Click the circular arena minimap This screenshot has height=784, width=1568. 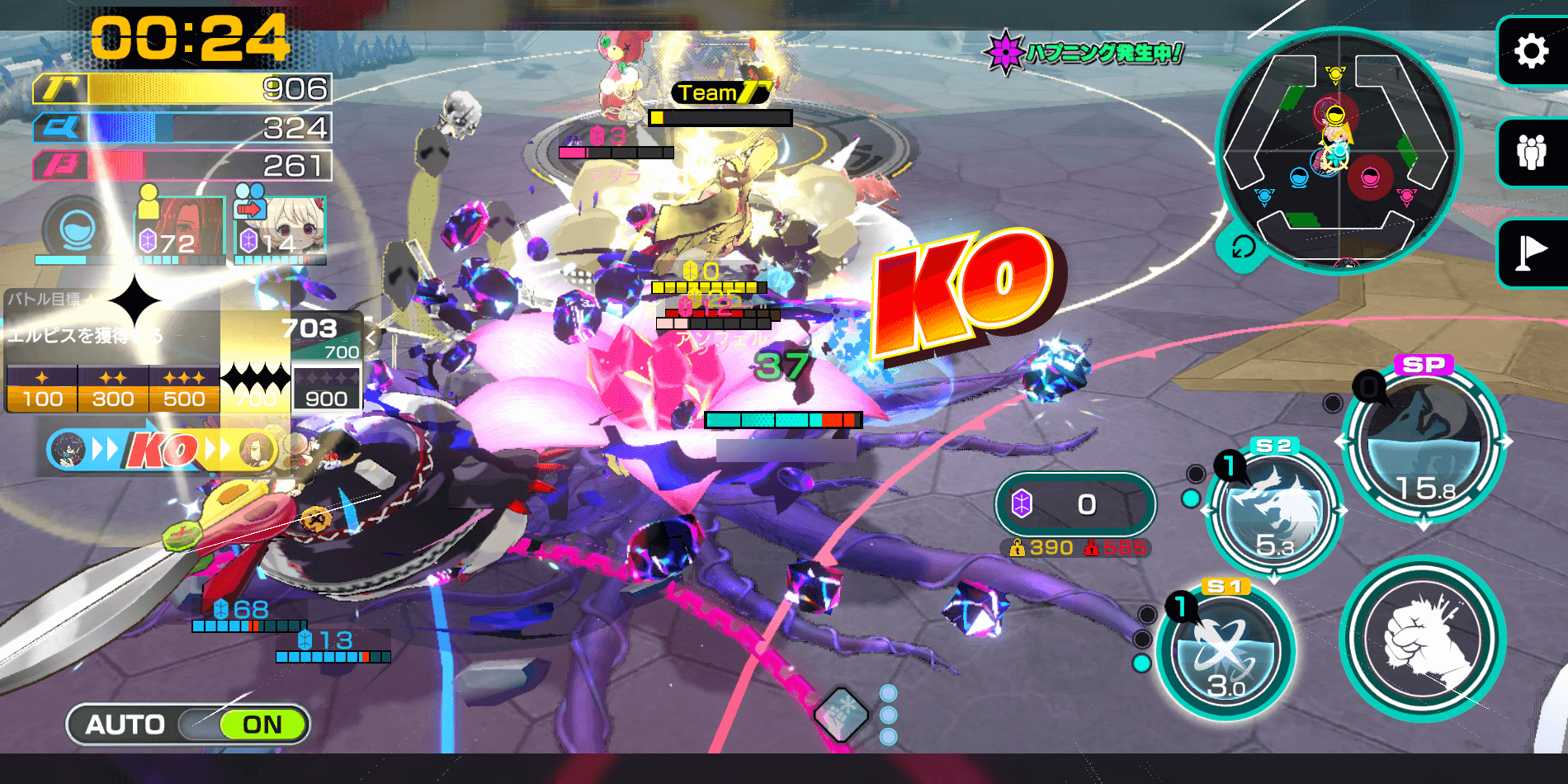[1337, 149]
